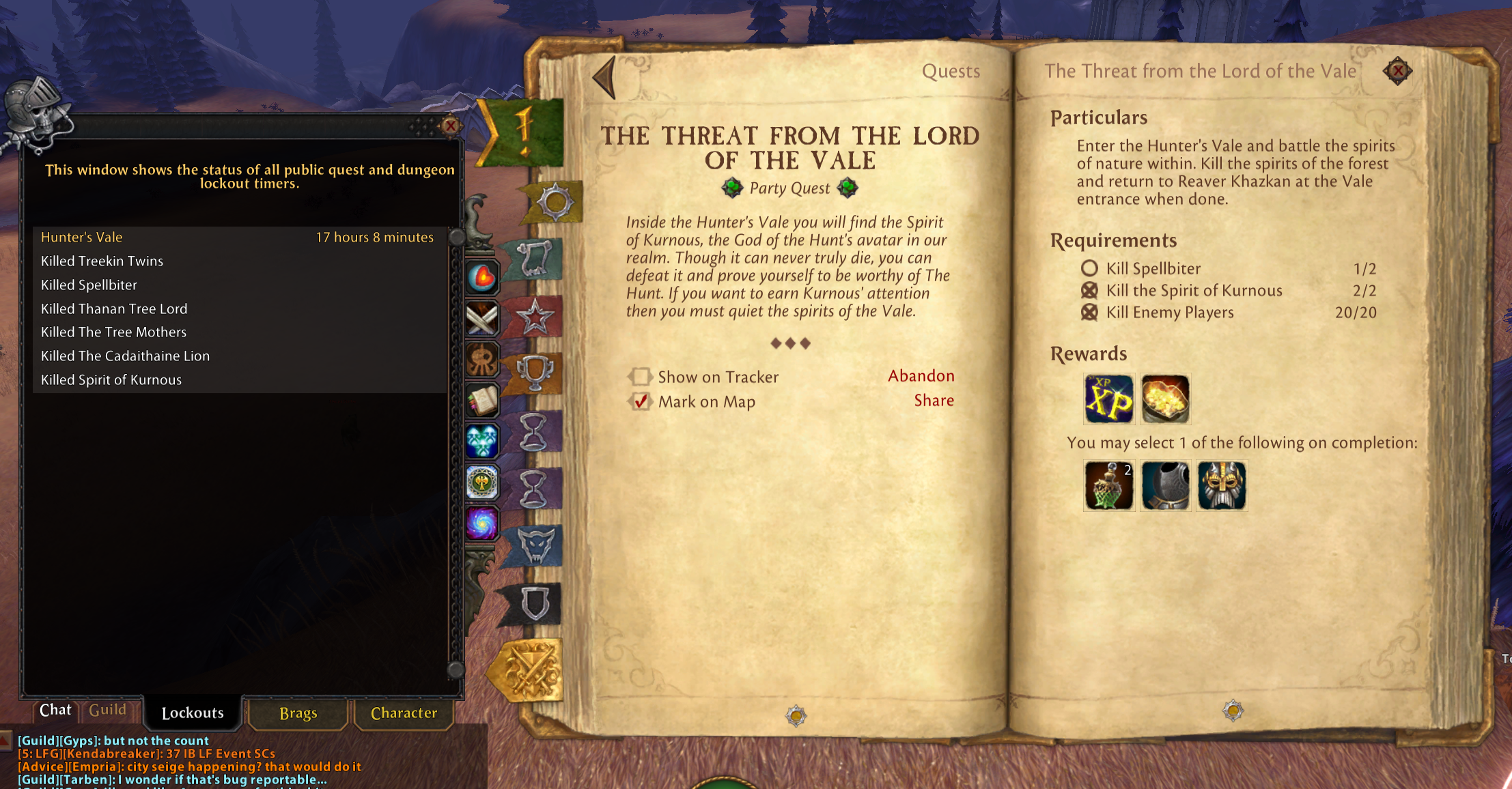Inspect the gold coins reward icon
Image resolution: width=1512 pixels, height=789 pixels.
(x=1165, y=399)
